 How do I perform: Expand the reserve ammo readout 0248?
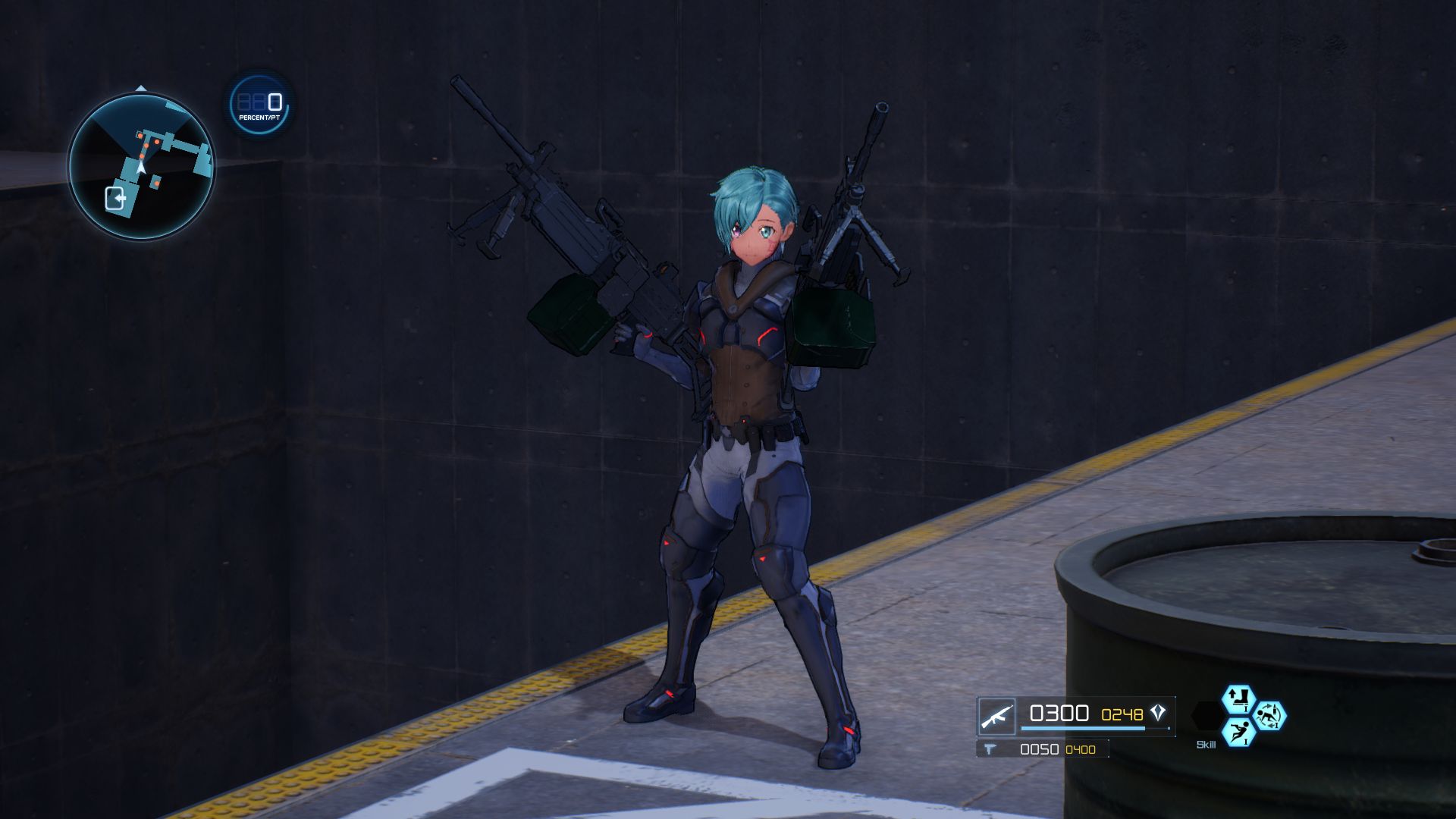point(1122,714)
